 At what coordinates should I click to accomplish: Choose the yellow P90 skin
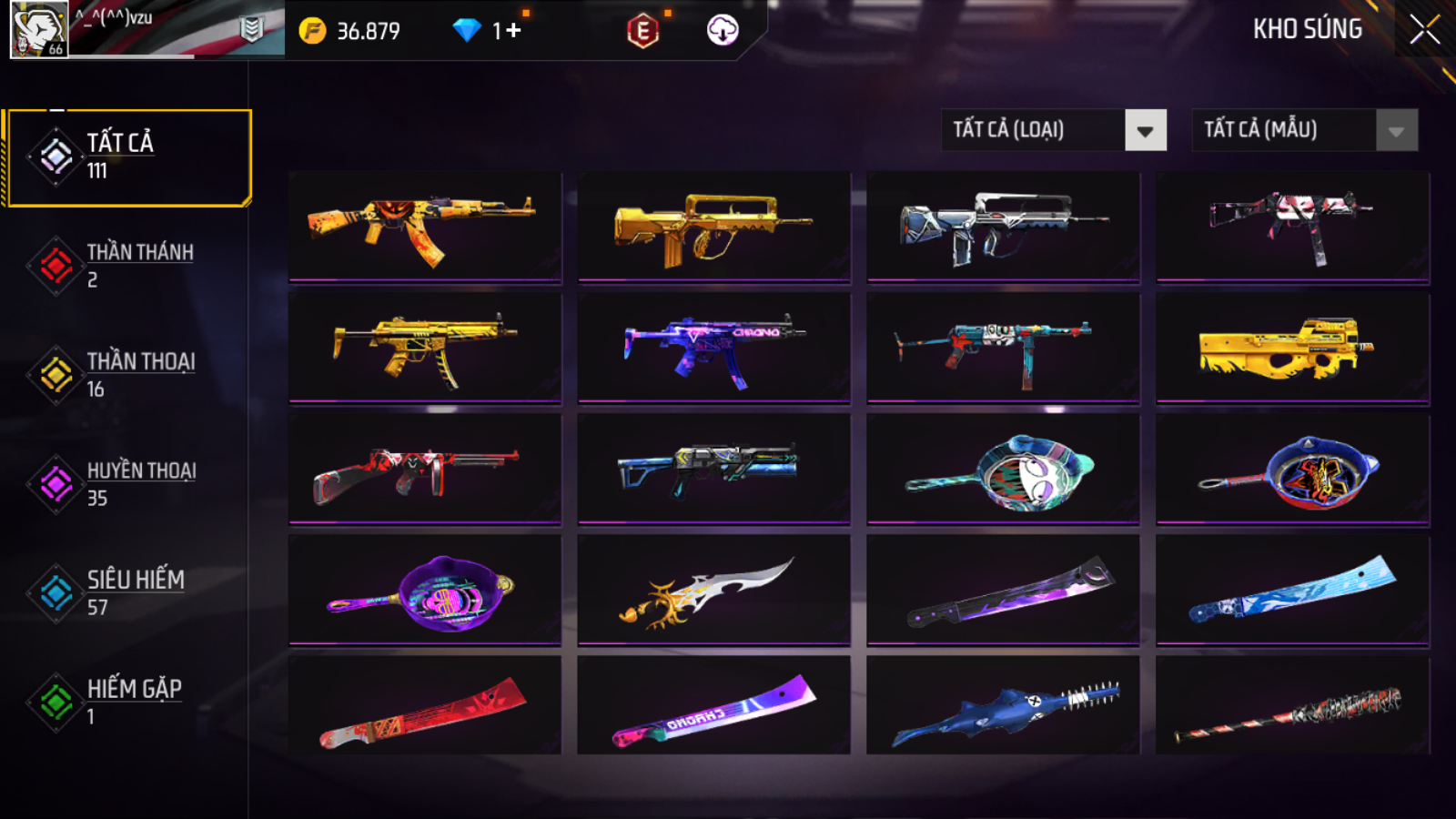[1292, 348]
